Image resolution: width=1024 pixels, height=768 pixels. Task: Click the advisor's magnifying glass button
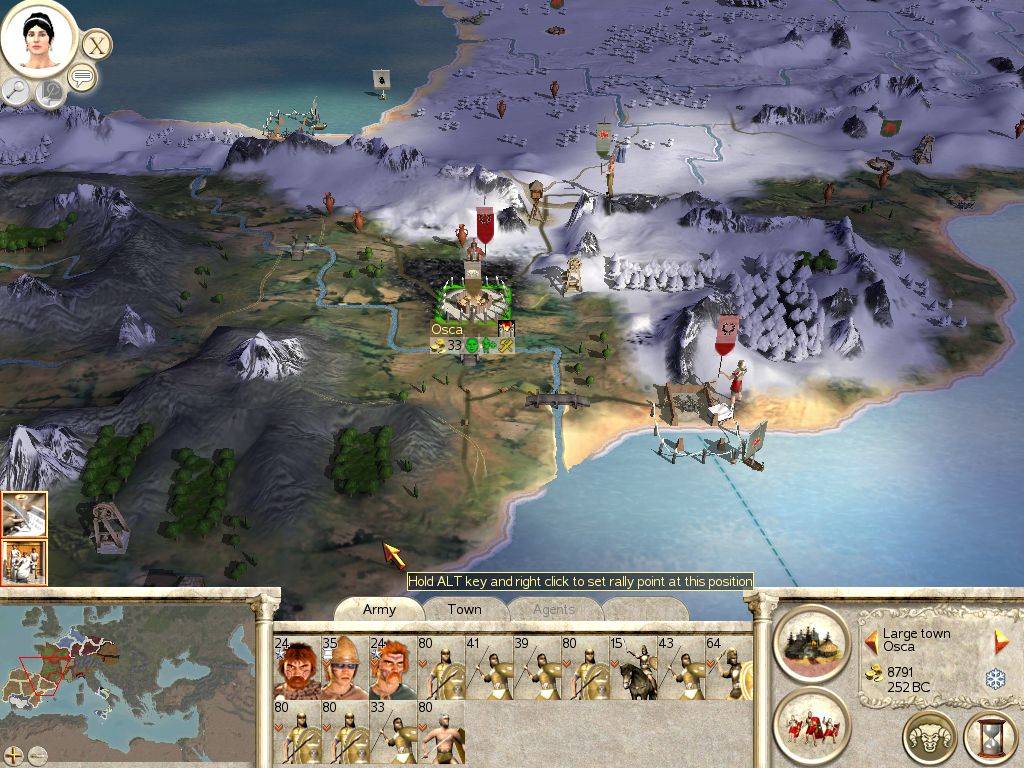point(17,91)
